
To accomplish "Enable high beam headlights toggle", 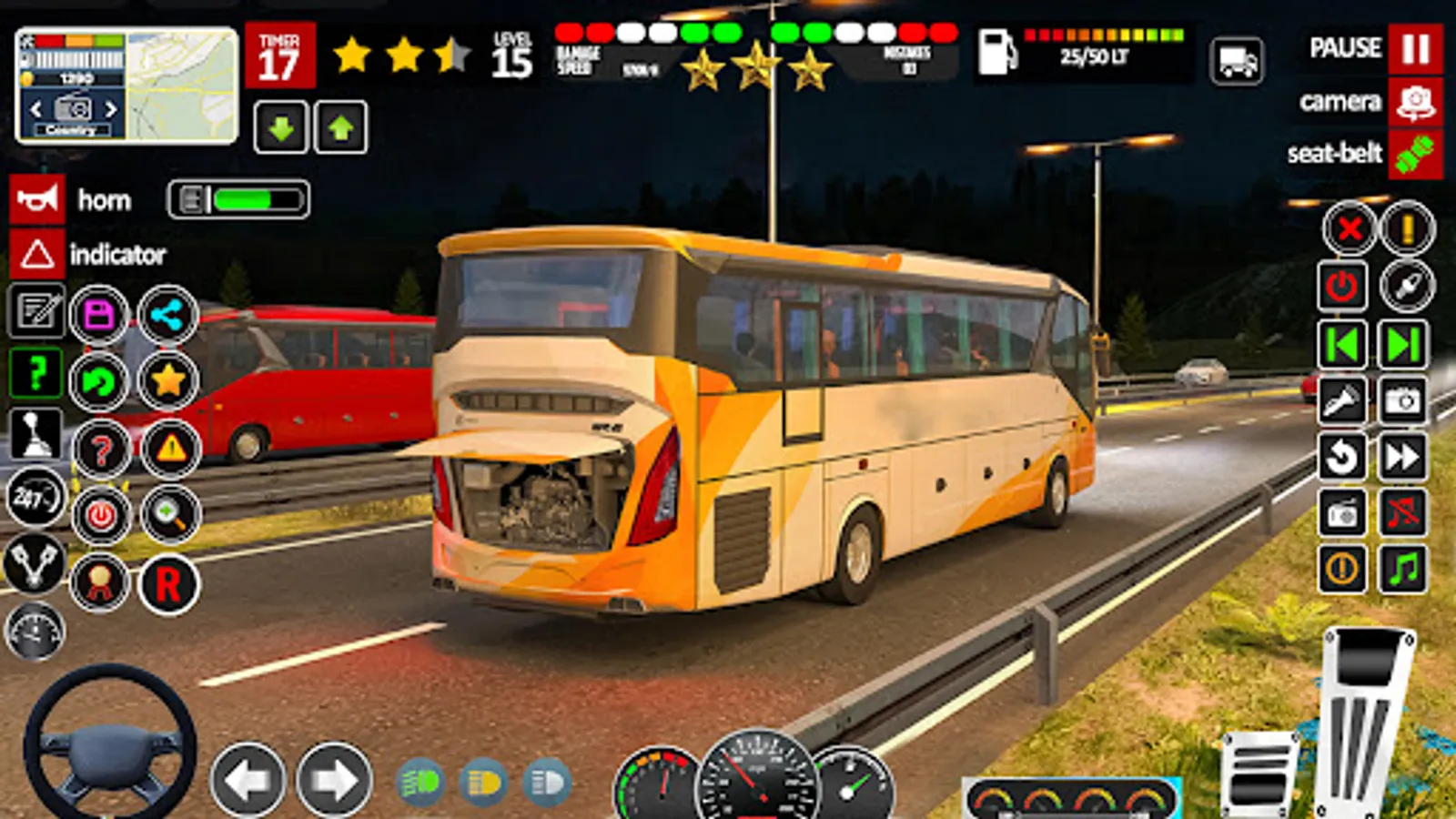I will pos(544,778).
